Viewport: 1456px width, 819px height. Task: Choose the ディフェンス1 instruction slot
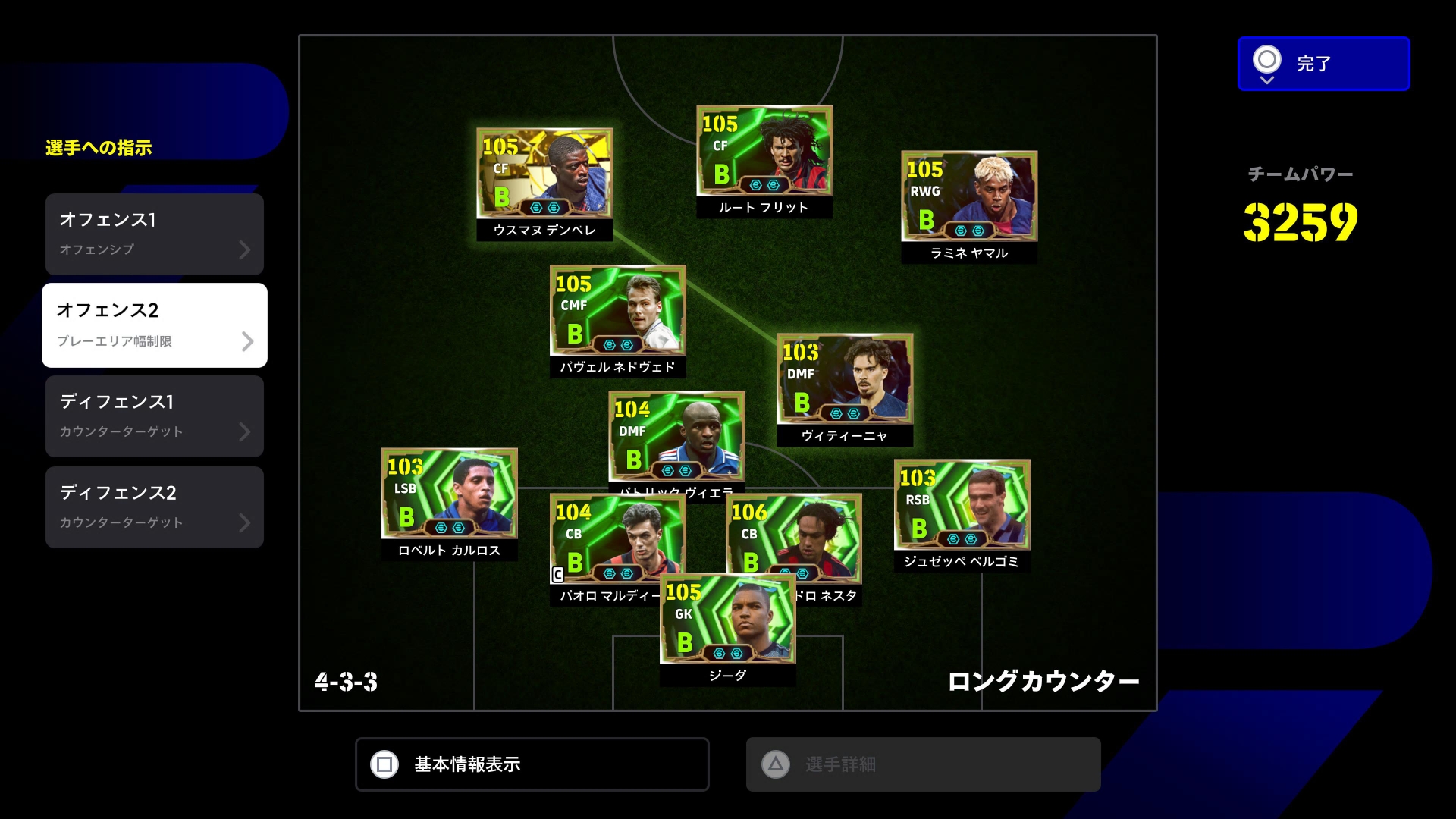click(x=155, y=416)
